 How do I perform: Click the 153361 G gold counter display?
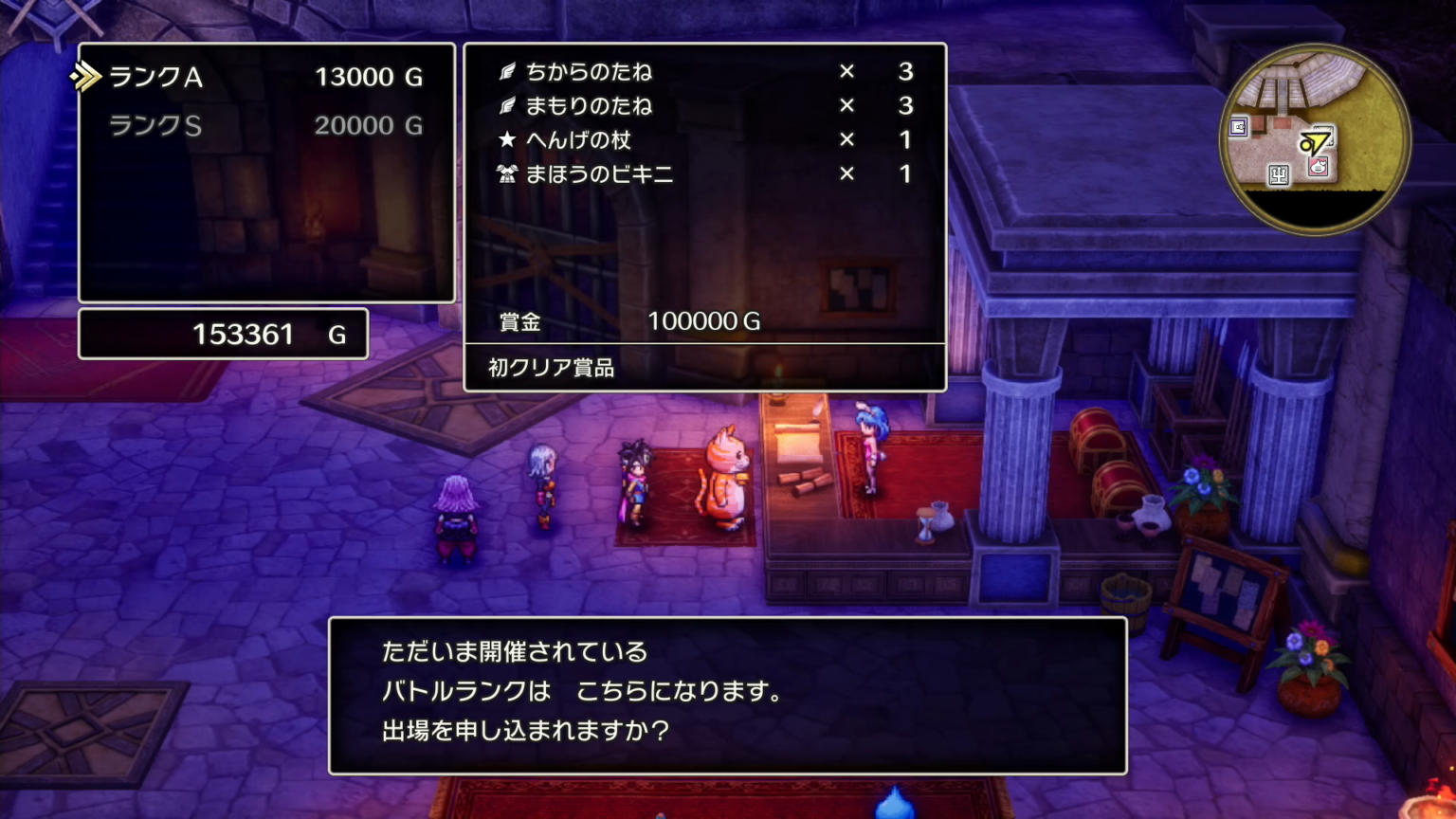[223, 334]
